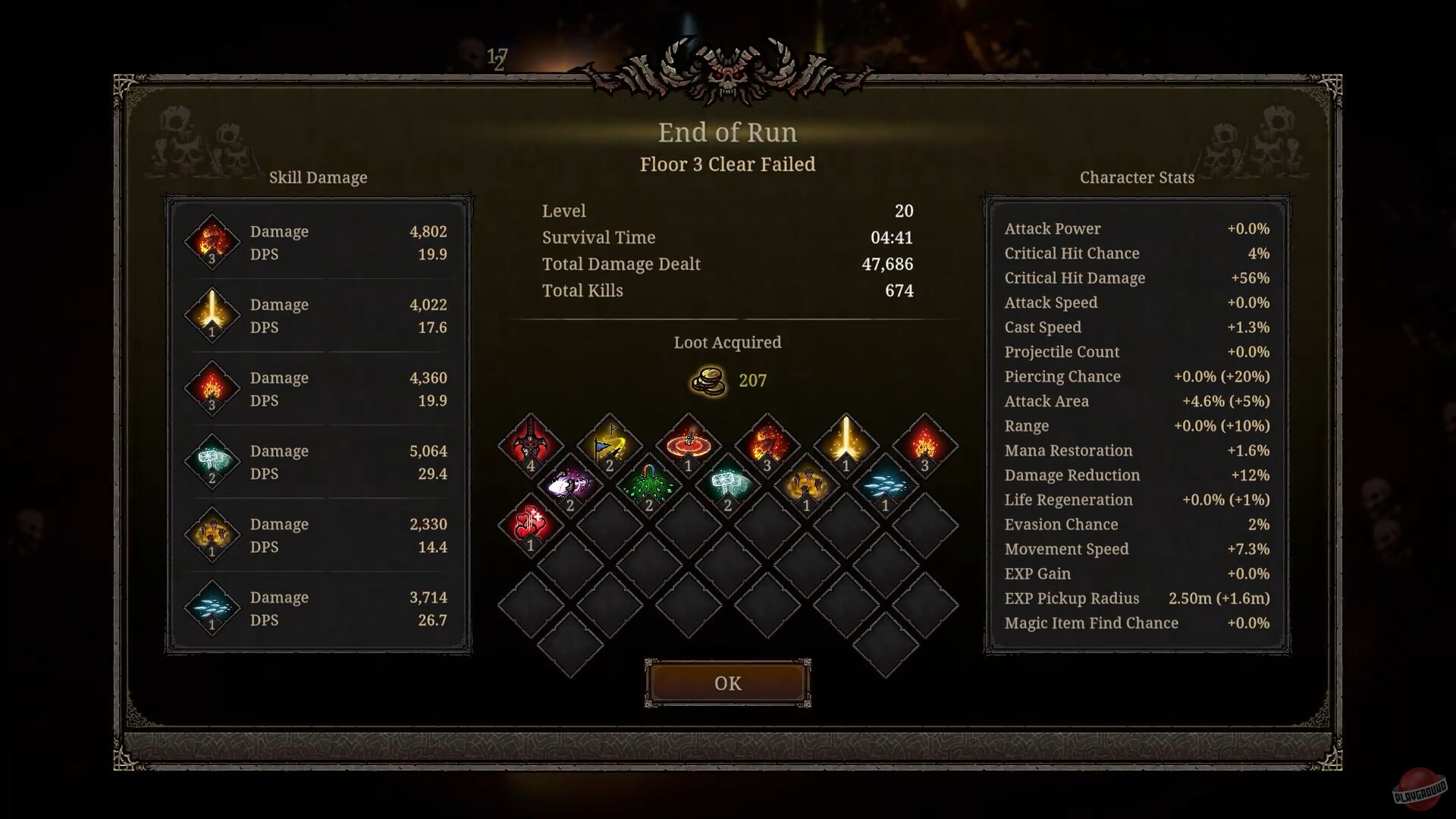Viewport: 1456px width, 819px height.
Task: Select the ice shard icon with 26.7 DPS
Action: 212,607
